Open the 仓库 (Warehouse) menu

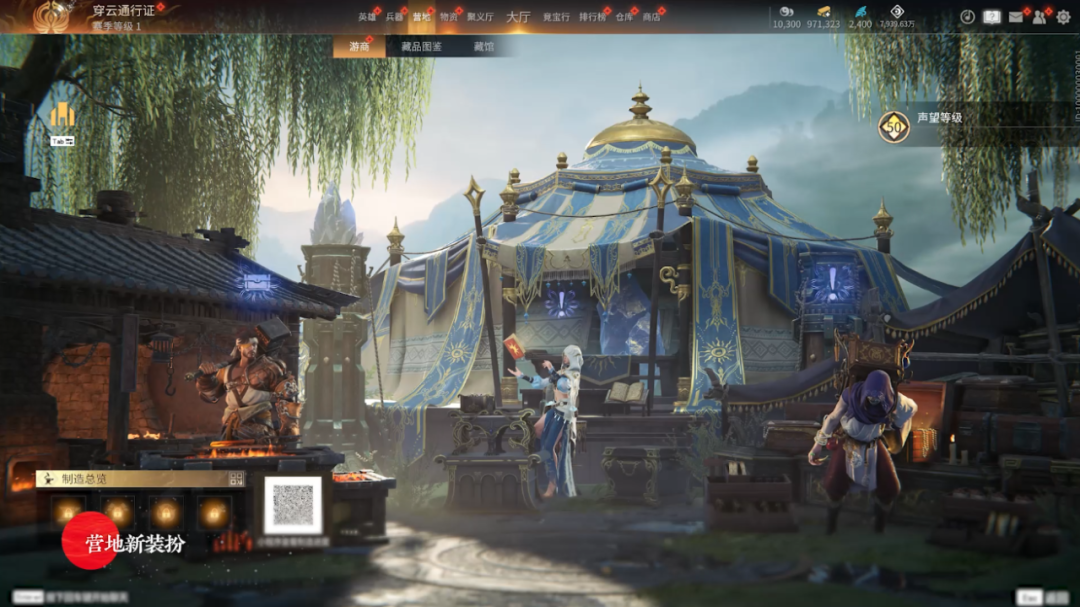pyautogui.click(x=624, y=17)
